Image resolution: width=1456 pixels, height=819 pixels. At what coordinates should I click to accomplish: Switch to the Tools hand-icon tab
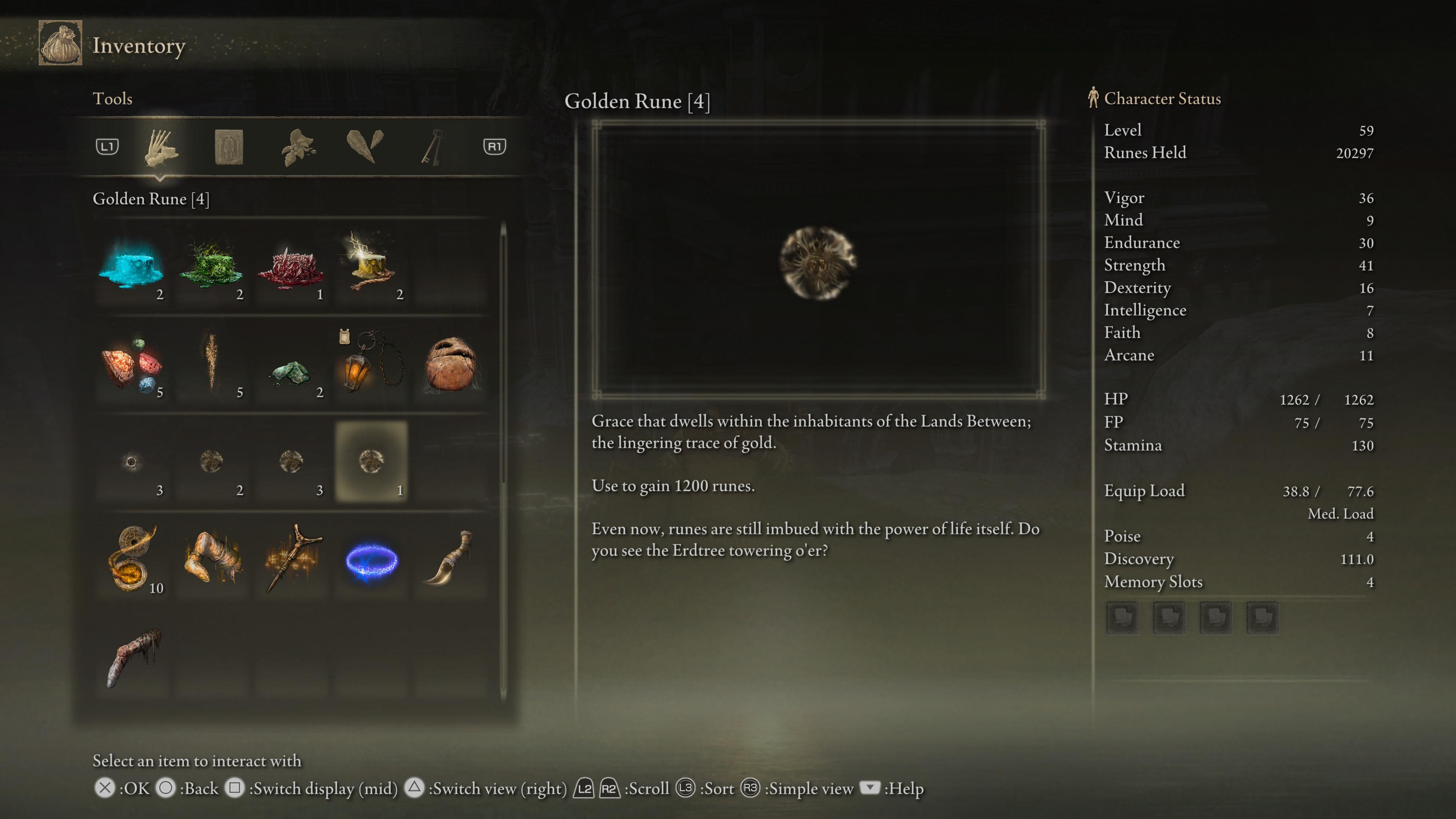click(161, 147)
